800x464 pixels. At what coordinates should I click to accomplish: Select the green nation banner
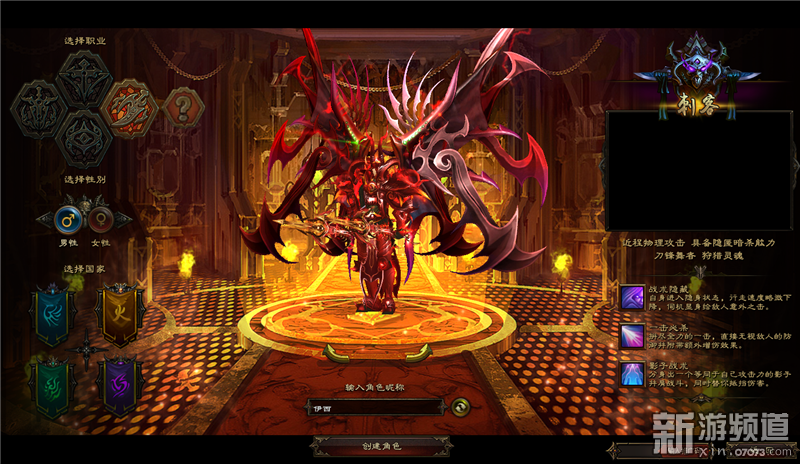(x=54, y=383)
